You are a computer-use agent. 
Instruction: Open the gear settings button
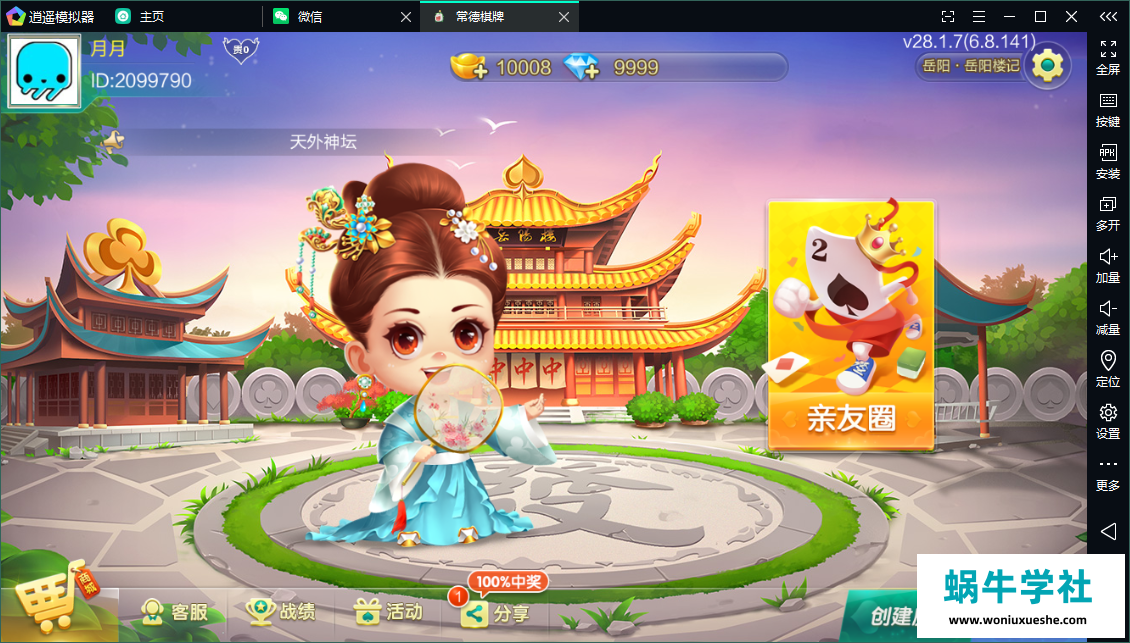click(1047, 66)
